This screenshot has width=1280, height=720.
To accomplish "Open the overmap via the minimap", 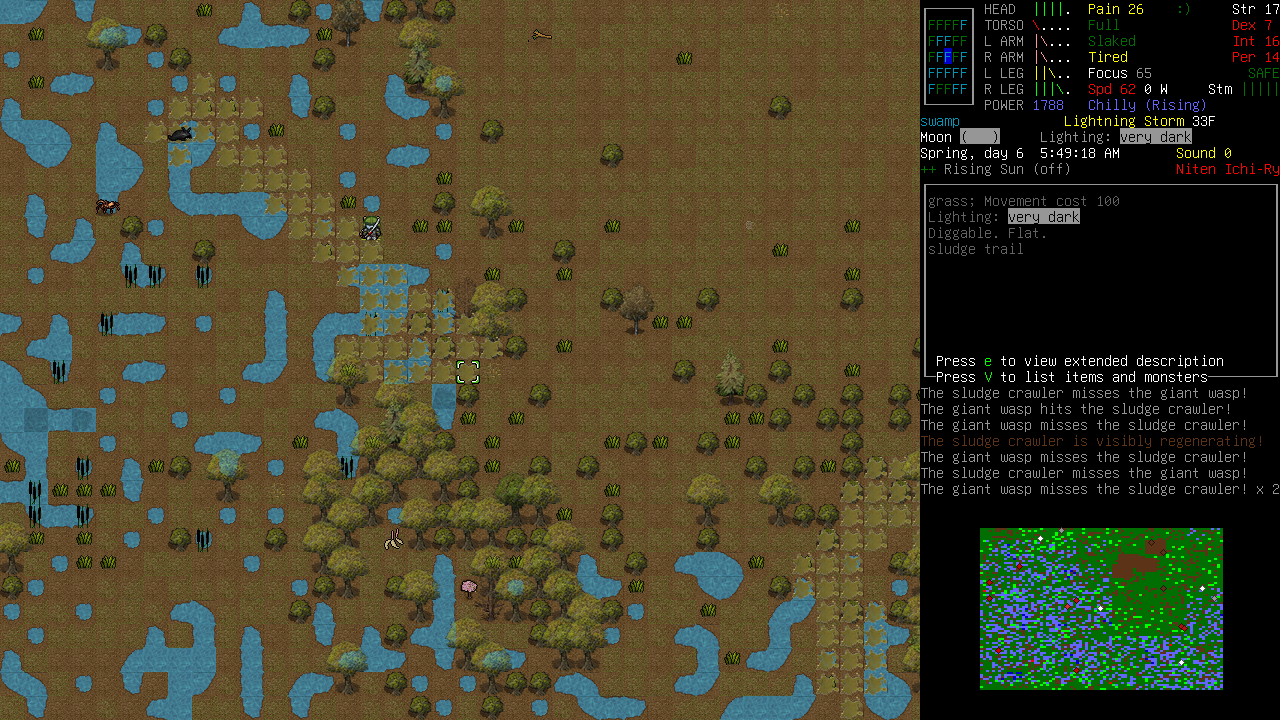I will [x=1100, y=608].
